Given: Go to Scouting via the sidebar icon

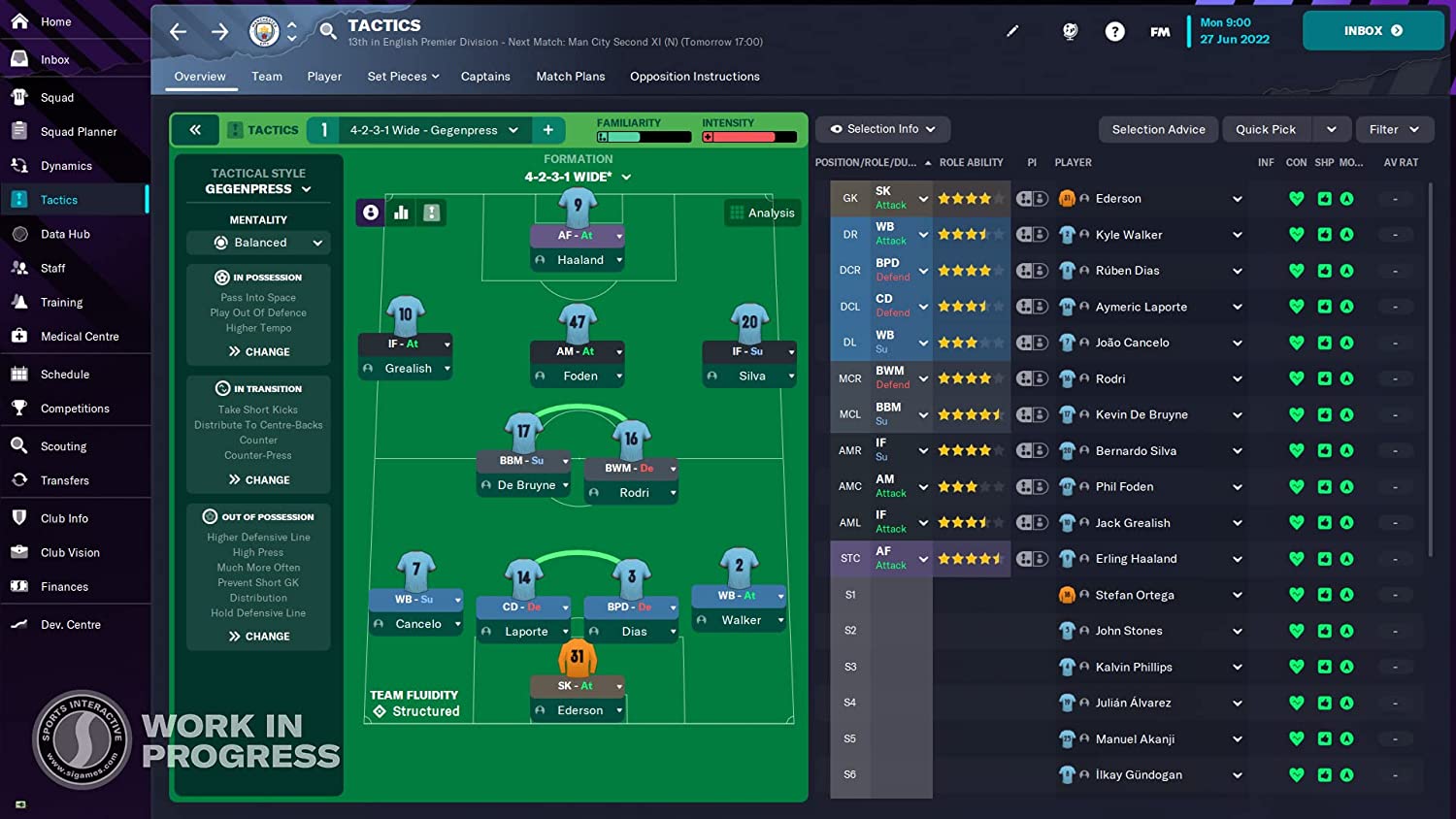Looking at the screenshot, I should point(64,445).
